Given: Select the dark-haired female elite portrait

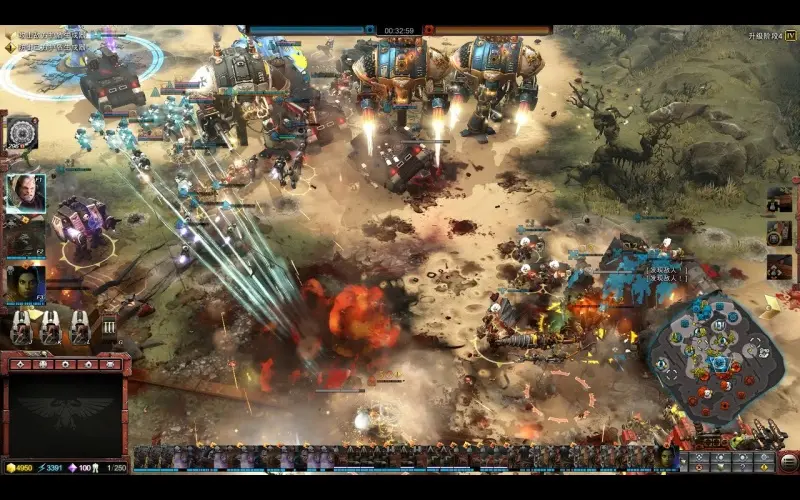Looking at the screenshot, I should click(25, 283).
